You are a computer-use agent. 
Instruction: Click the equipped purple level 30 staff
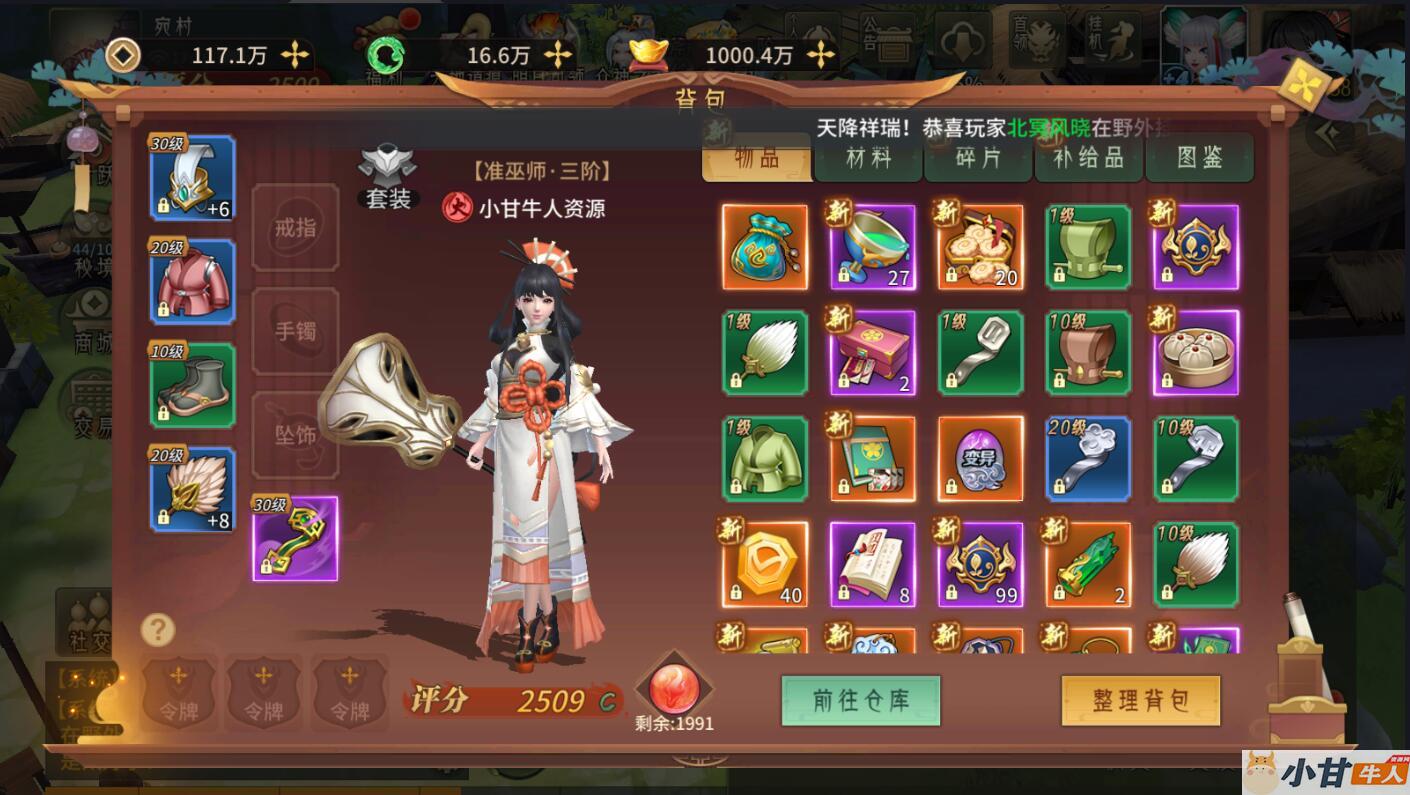point(295,538)
